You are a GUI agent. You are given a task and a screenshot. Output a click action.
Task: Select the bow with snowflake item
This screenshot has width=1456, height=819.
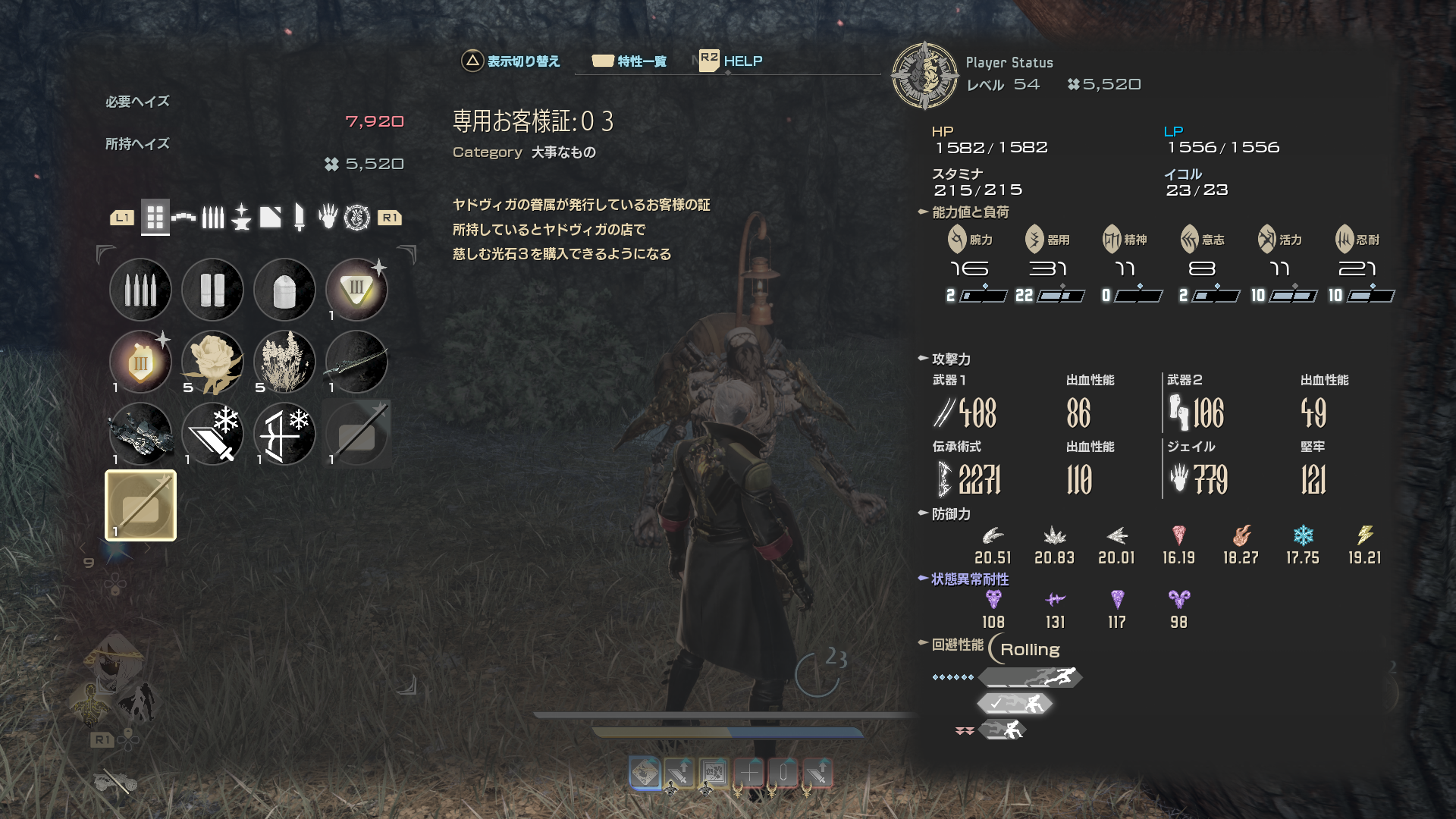pyautogui.click(x=284, y=434)
